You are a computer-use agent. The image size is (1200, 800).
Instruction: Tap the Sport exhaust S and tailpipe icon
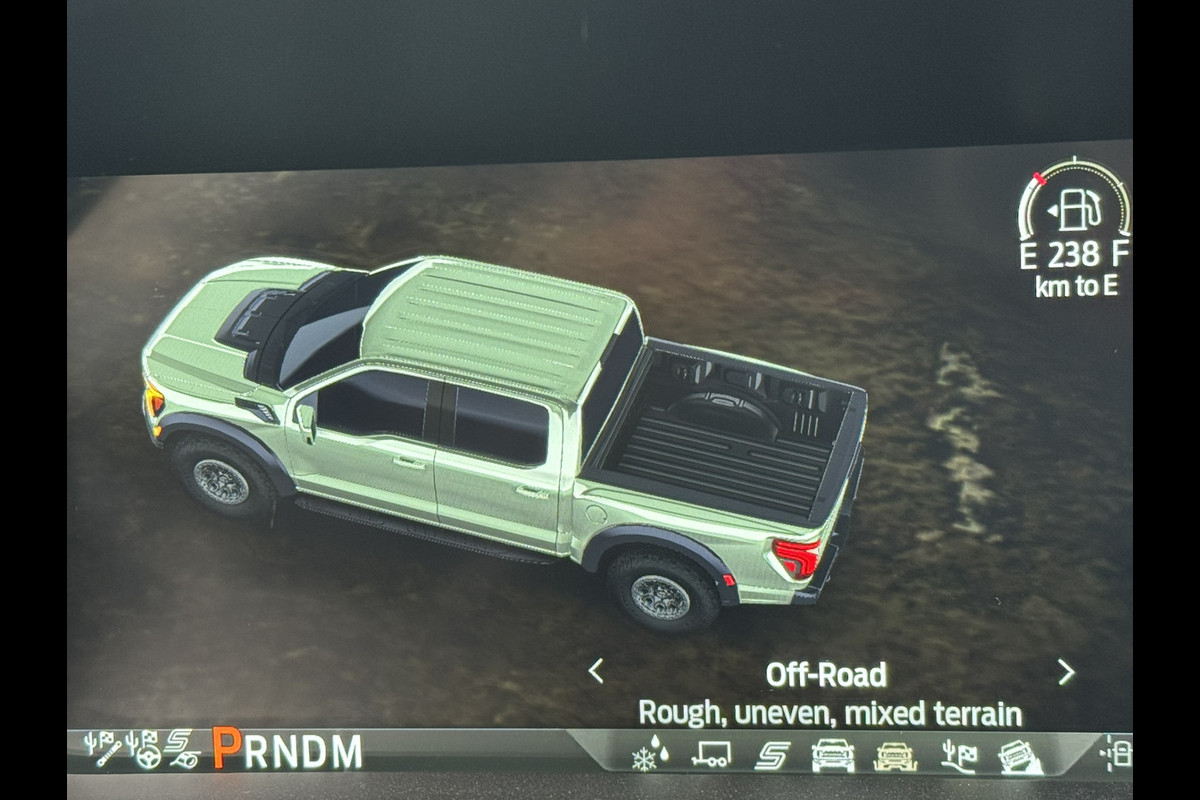(x=182, y=749)
